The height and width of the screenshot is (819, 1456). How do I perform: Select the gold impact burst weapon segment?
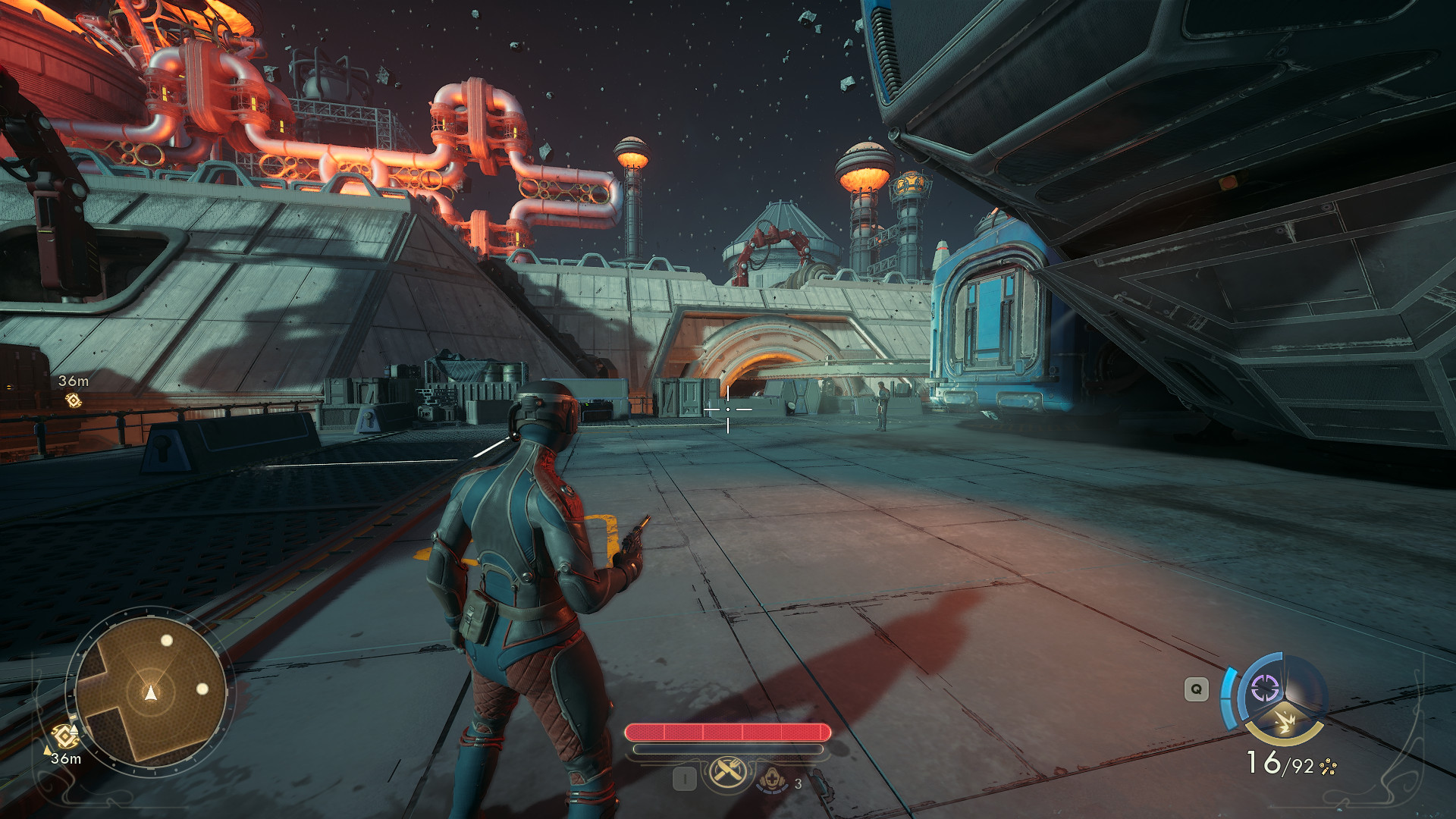[1285, 721]
